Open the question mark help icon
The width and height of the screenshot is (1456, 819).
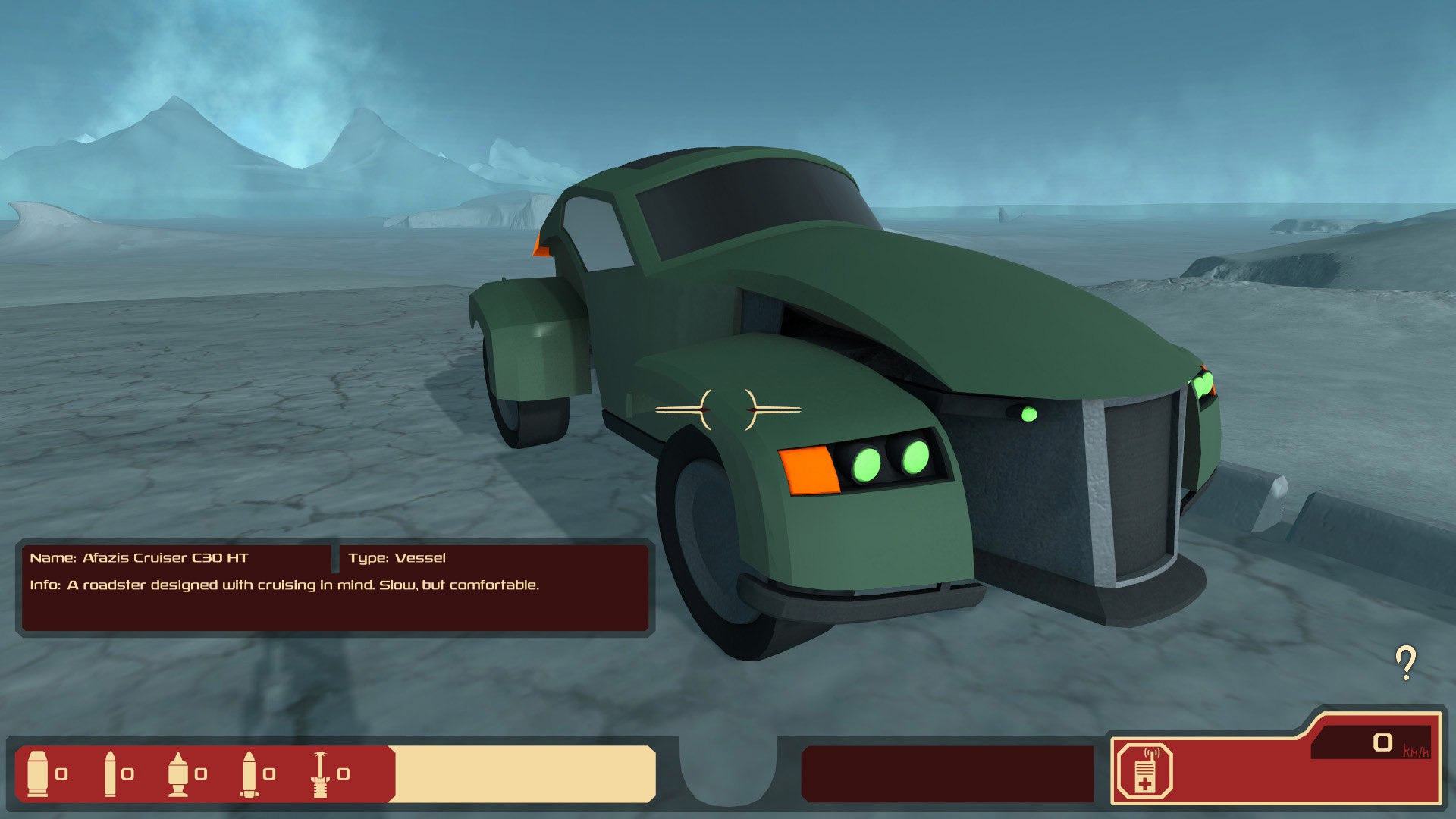pos(1406,663)
